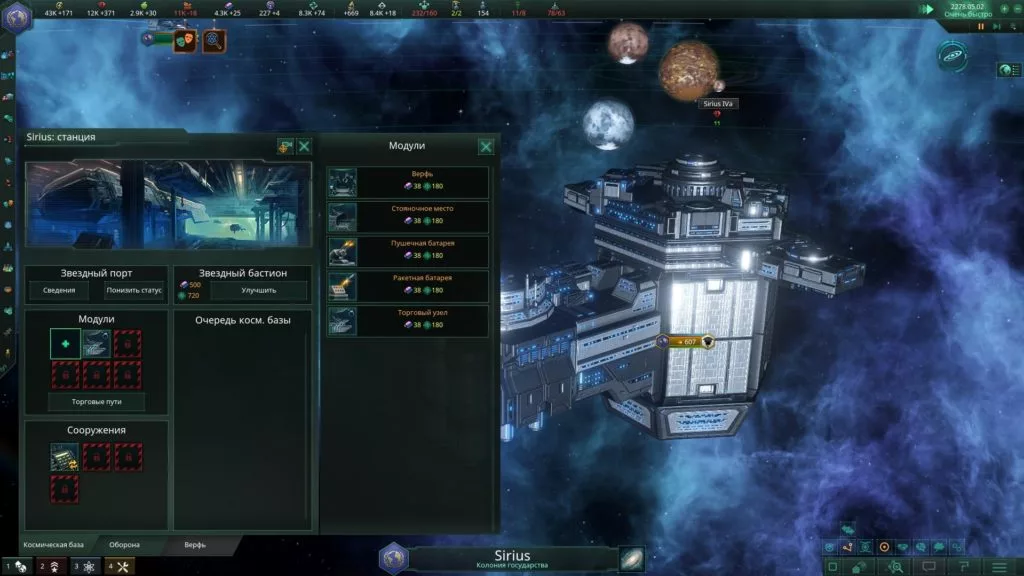Switch to the Верфь tab at bottom
This screenshot has height=576, width=1024.
tap(195, 545)
